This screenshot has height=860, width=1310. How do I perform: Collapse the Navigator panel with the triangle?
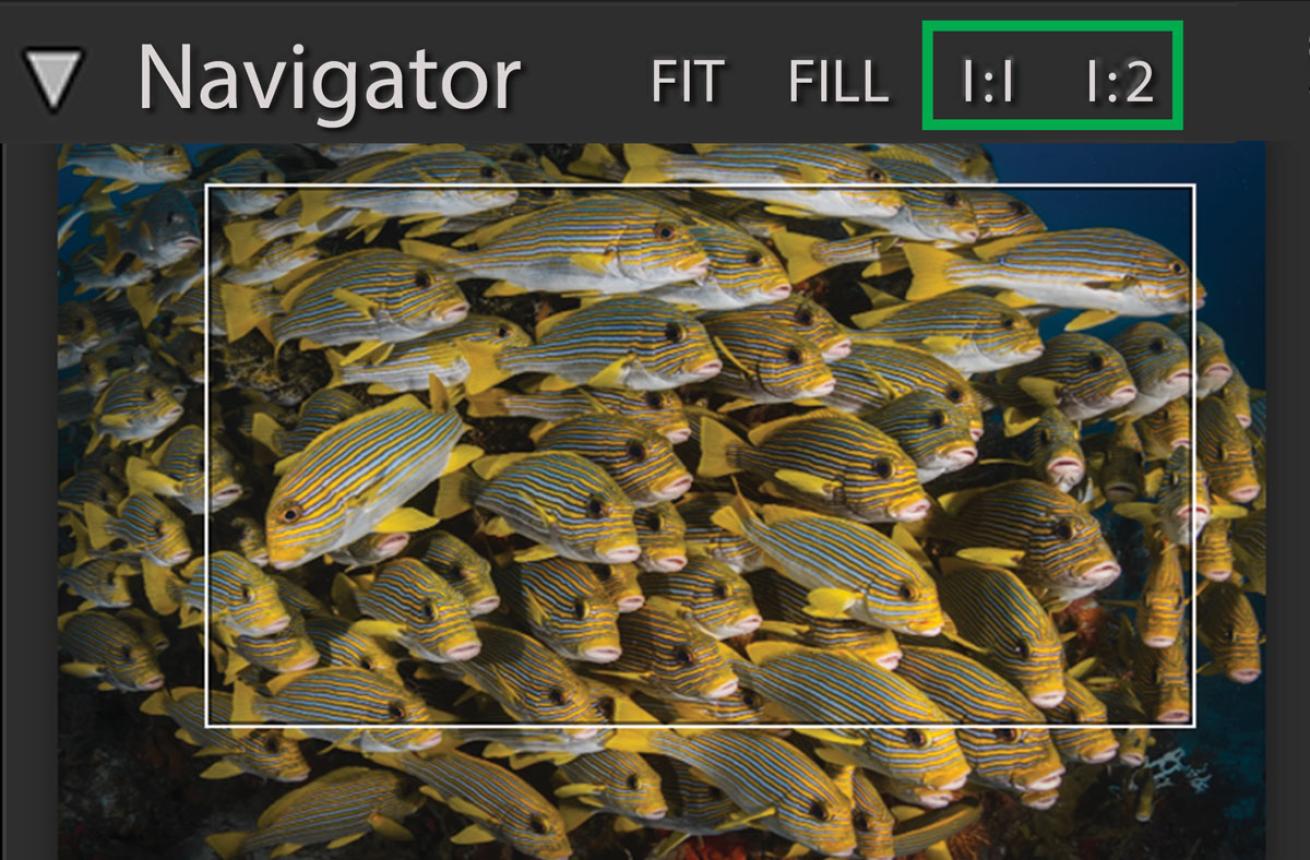53,78
